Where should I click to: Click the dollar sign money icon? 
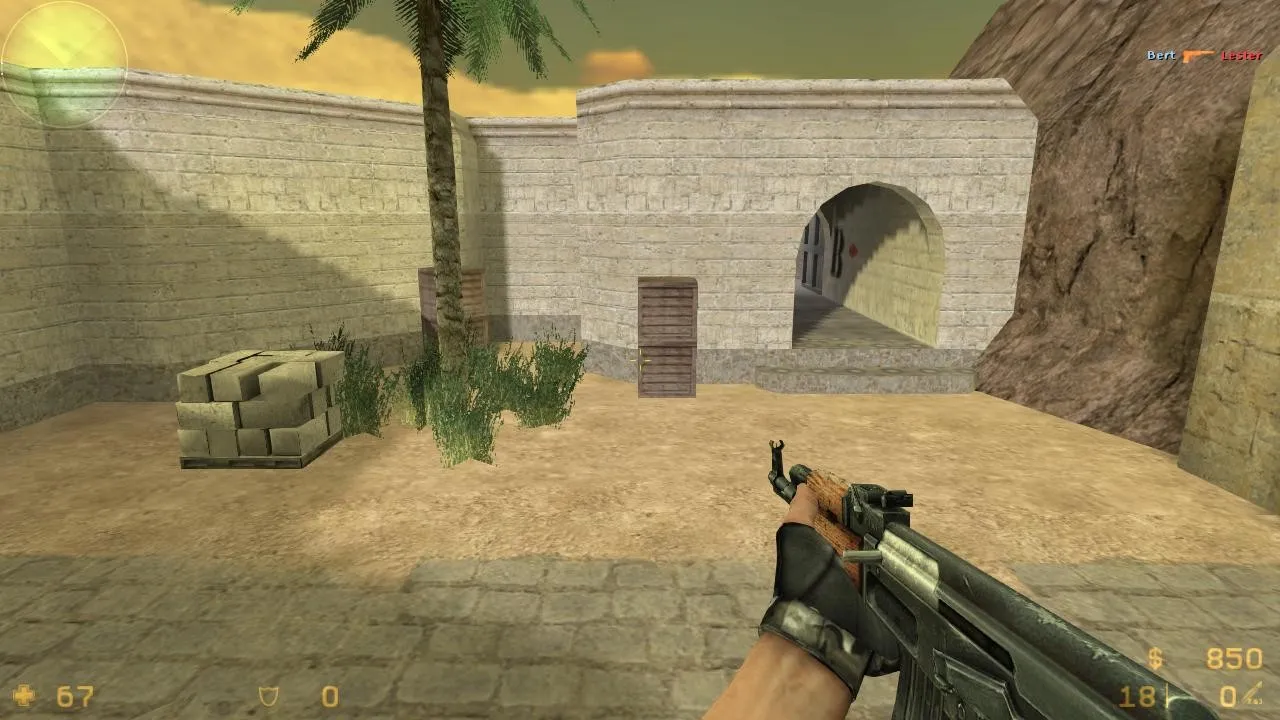[1157, 660]
